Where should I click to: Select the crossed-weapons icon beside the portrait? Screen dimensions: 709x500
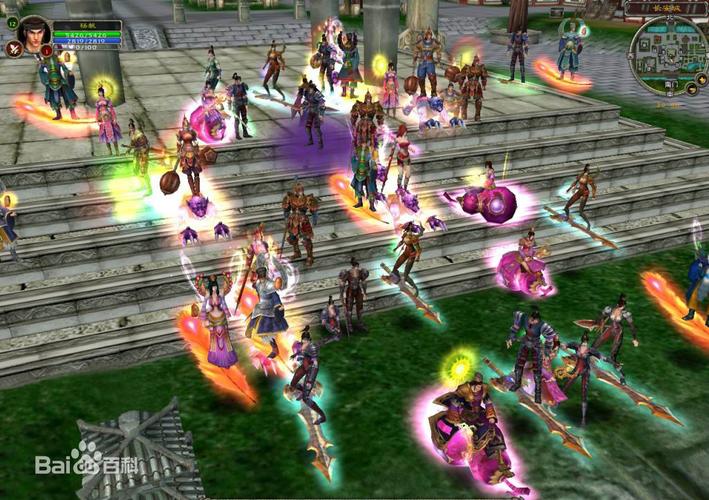pyautogui.click(x=14, y=47)
